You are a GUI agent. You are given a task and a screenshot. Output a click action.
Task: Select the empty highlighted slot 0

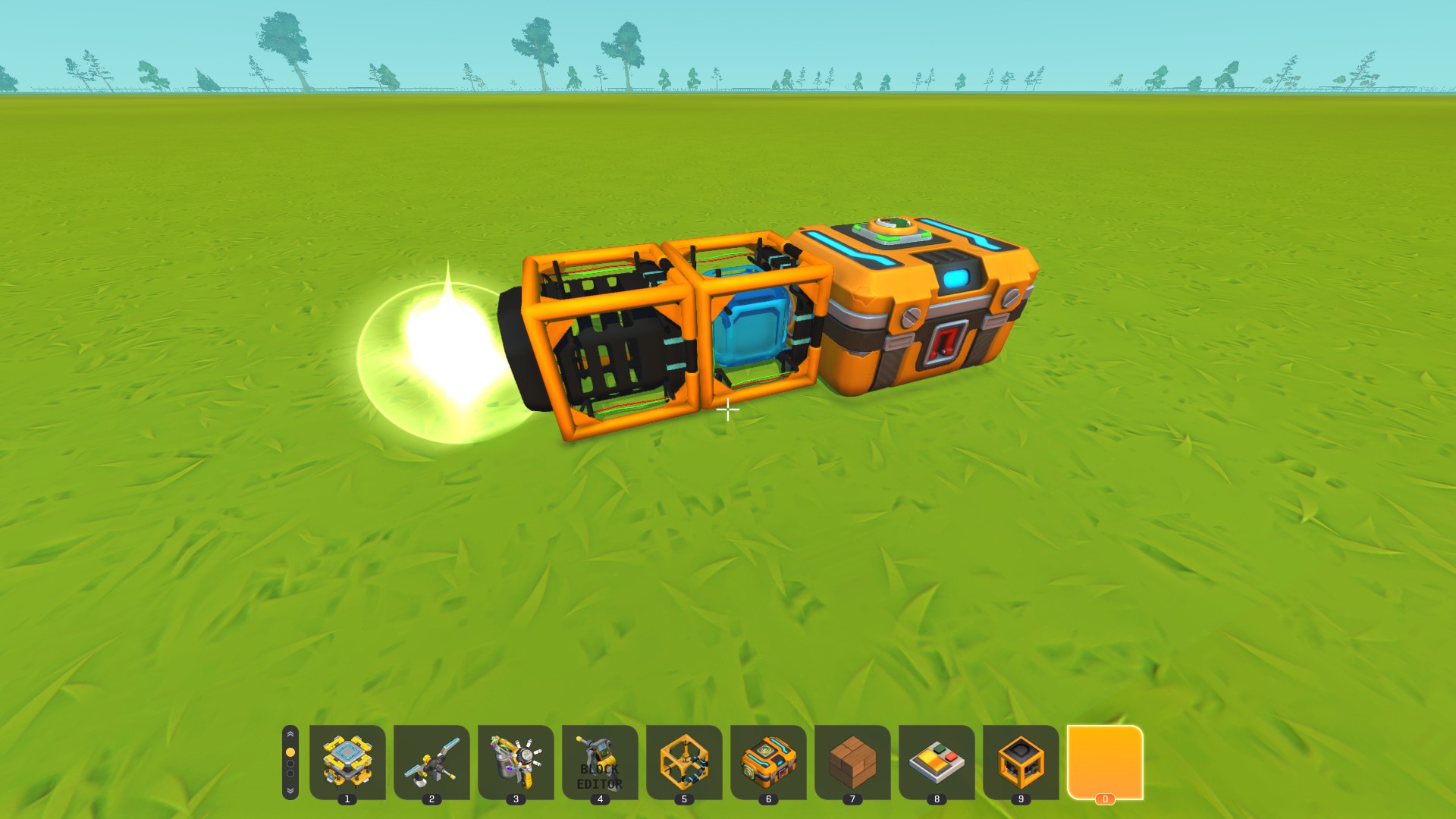point(1105,761)
